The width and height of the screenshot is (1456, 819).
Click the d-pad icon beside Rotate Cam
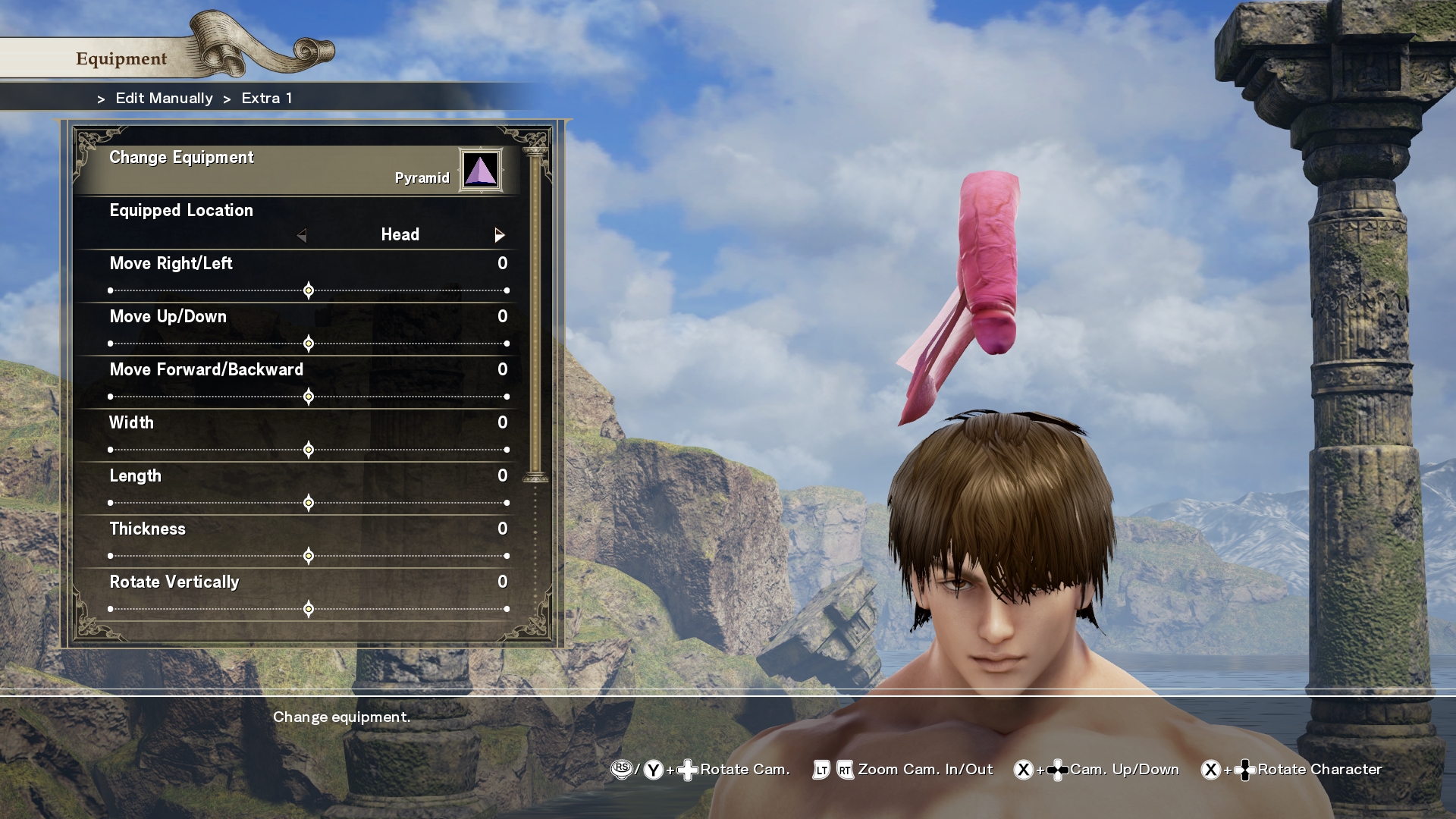tap(686, 769)
